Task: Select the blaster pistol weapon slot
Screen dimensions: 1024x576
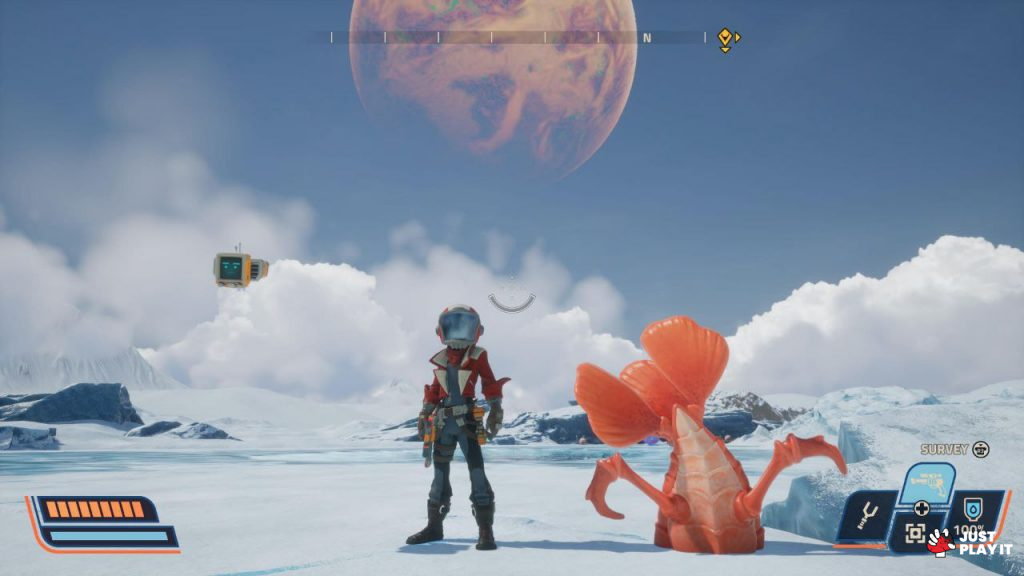Action: [x=926, y=484]
